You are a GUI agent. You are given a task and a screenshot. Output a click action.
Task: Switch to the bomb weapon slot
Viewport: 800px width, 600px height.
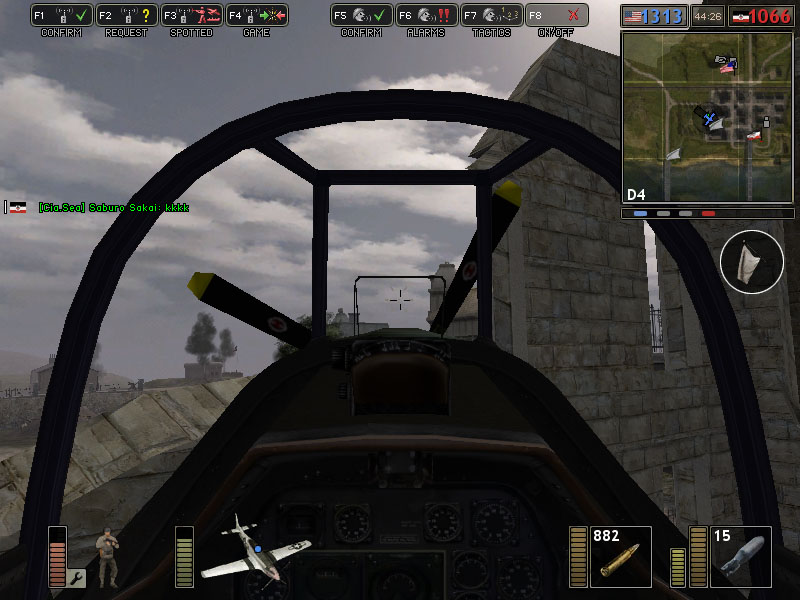pos(741,557)
